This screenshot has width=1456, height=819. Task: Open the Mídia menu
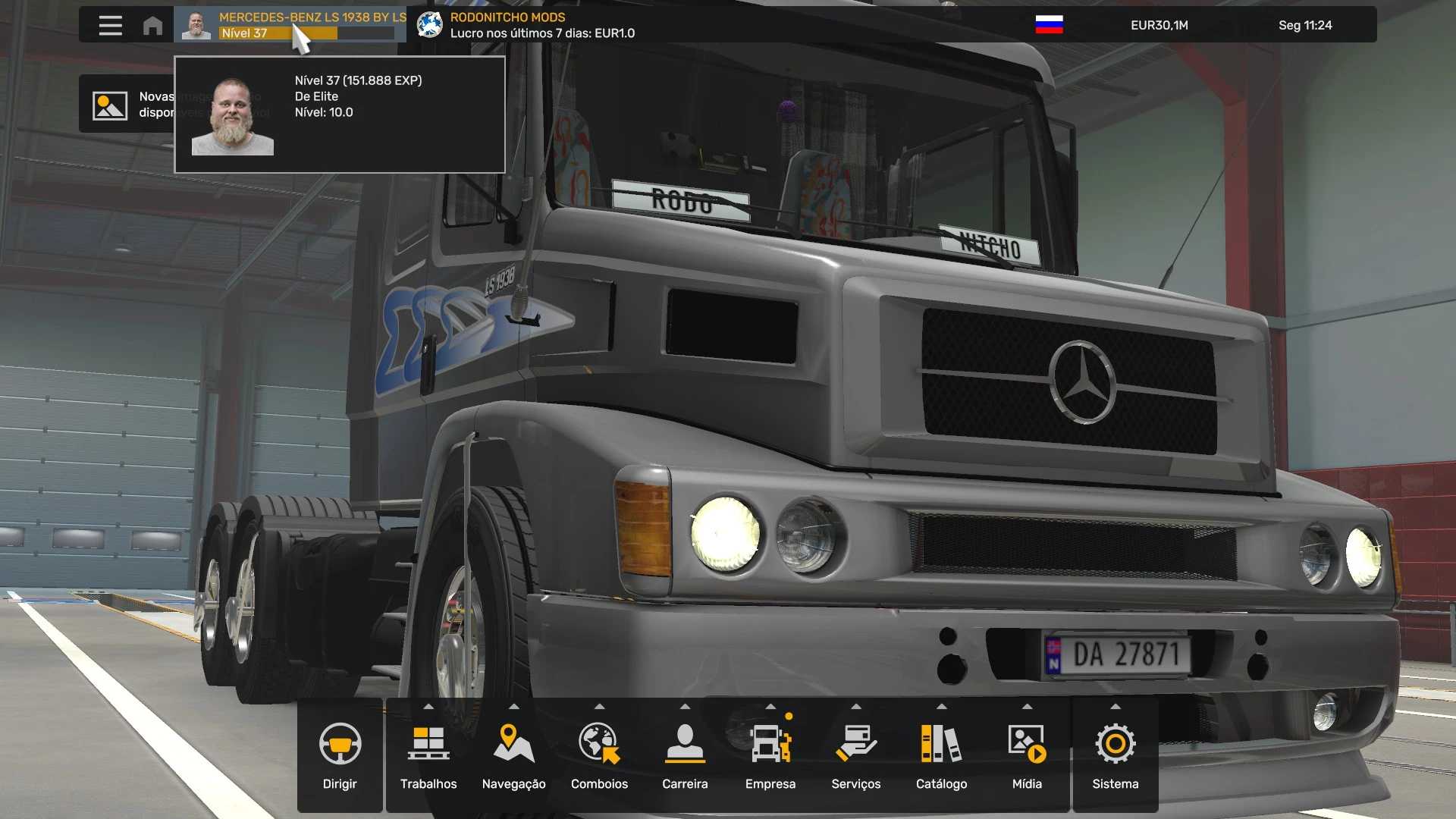click(1027, 755)
